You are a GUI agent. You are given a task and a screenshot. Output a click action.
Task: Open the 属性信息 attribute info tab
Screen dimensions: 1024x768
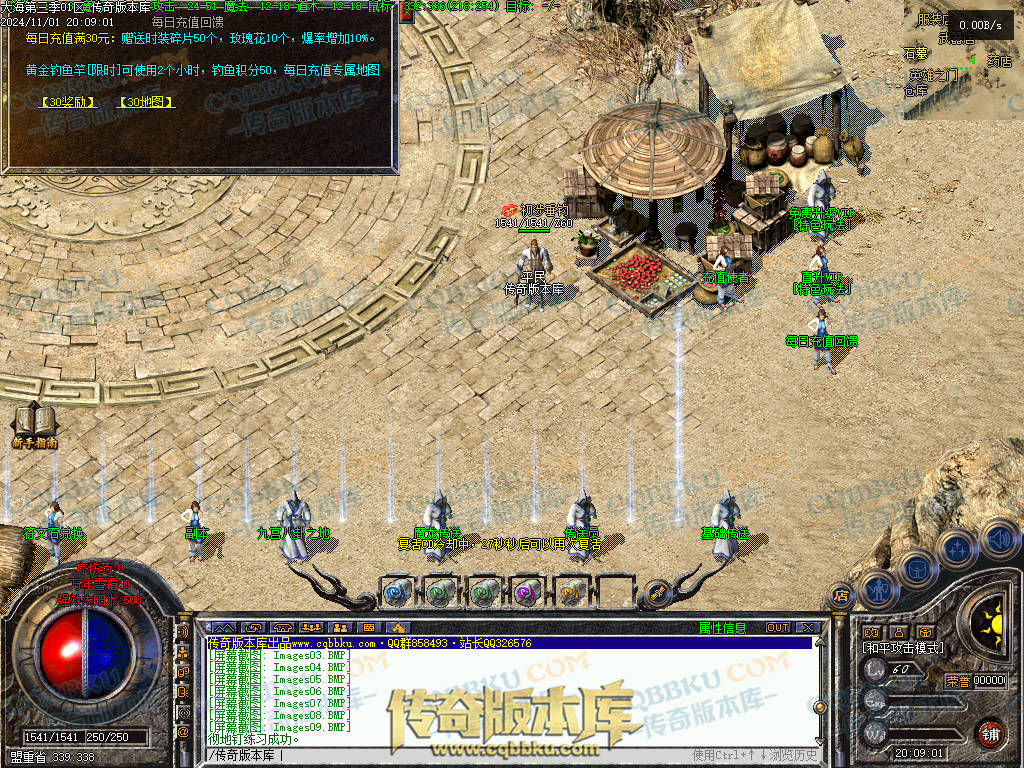[x=722, y=628]
